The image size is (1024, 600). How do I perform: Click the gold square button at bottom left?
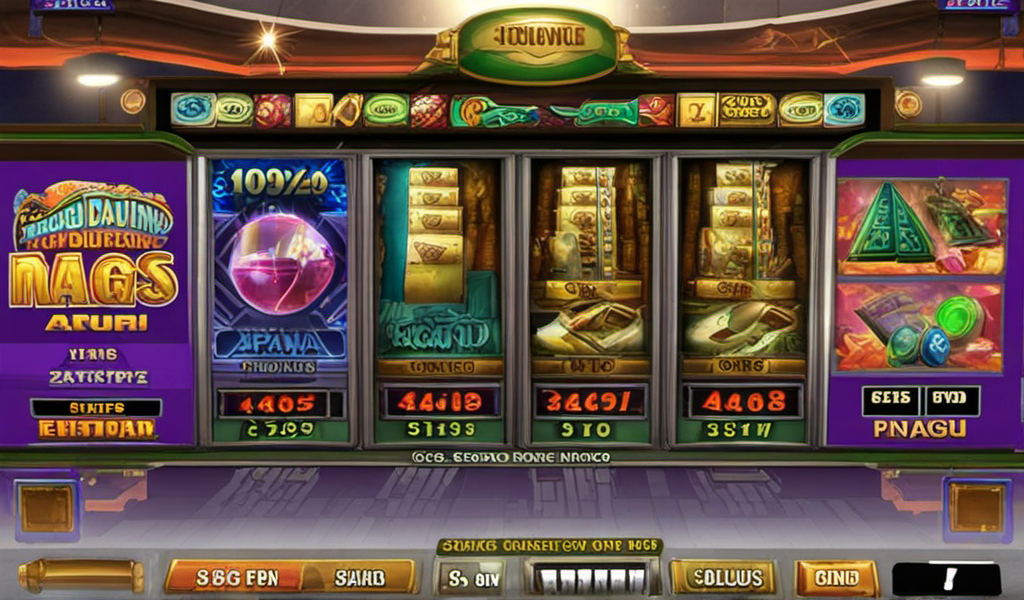(47, 507)
